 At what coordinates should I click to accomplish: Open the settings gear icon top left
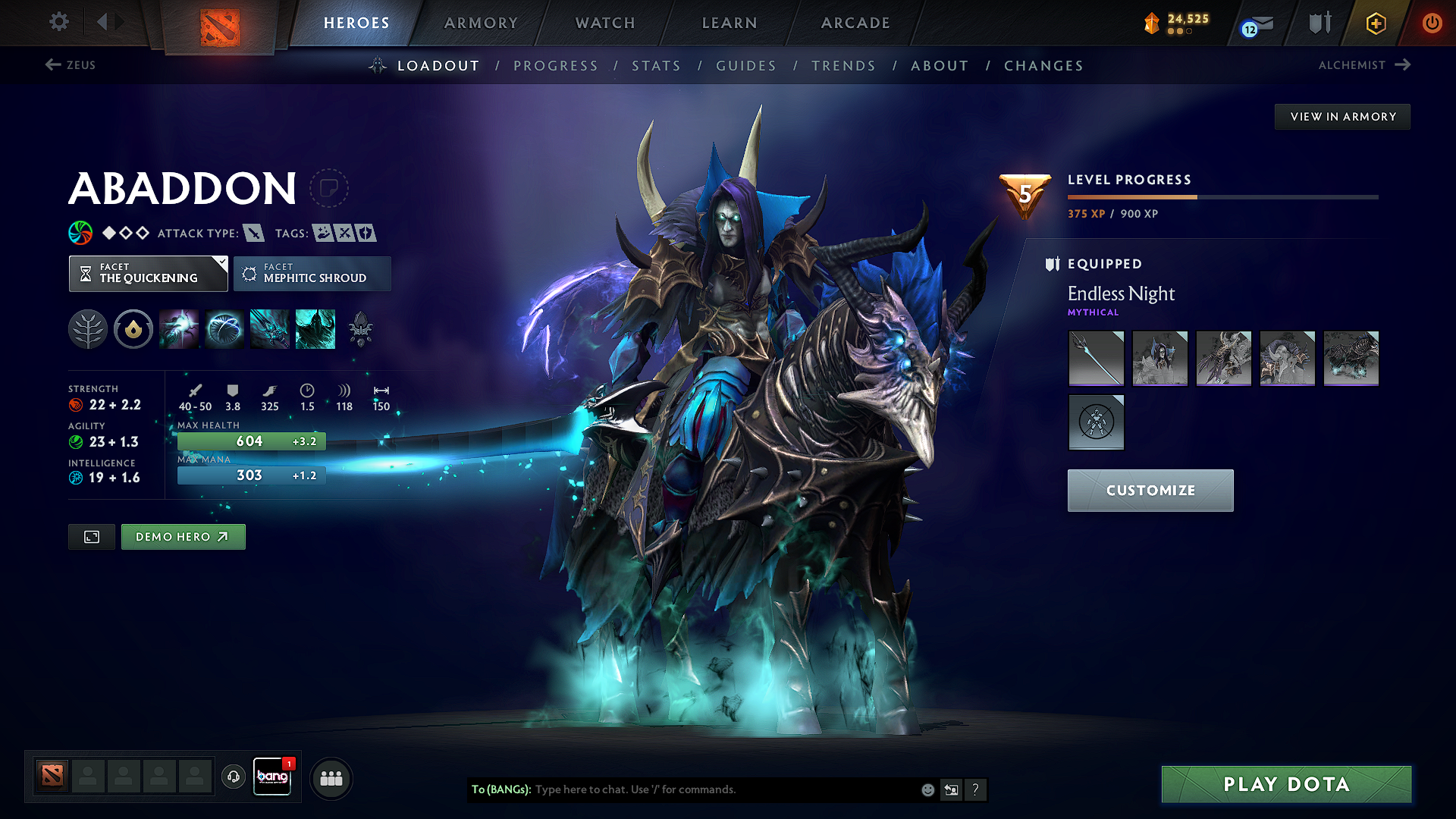58,22
